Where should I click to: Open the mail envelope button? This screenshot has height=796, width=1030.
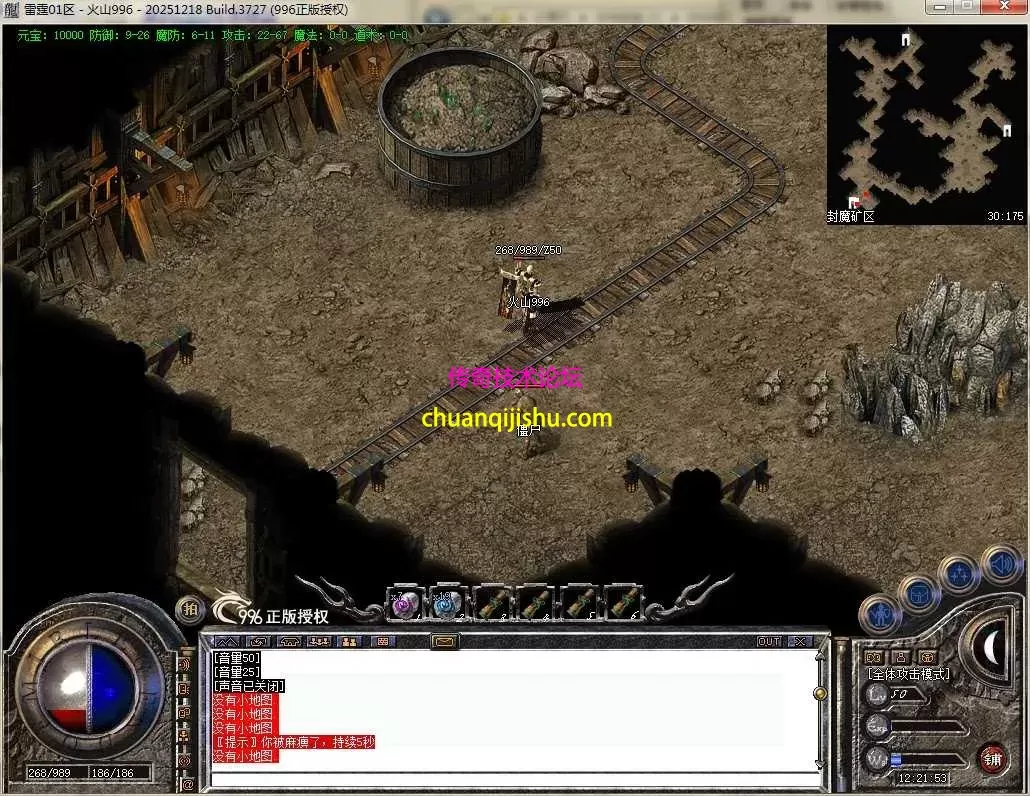coord(444,641)
